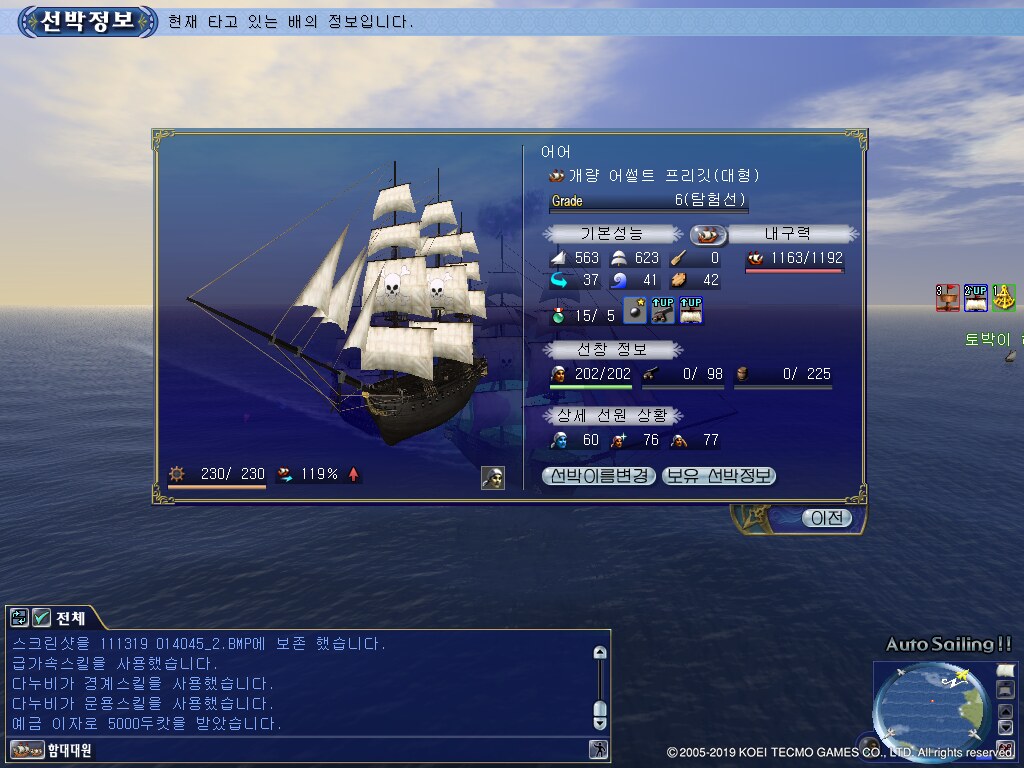Click the 선박이름변경 (rename ship) button
The image size is (1024, 768).
click(x=600, y=476)
